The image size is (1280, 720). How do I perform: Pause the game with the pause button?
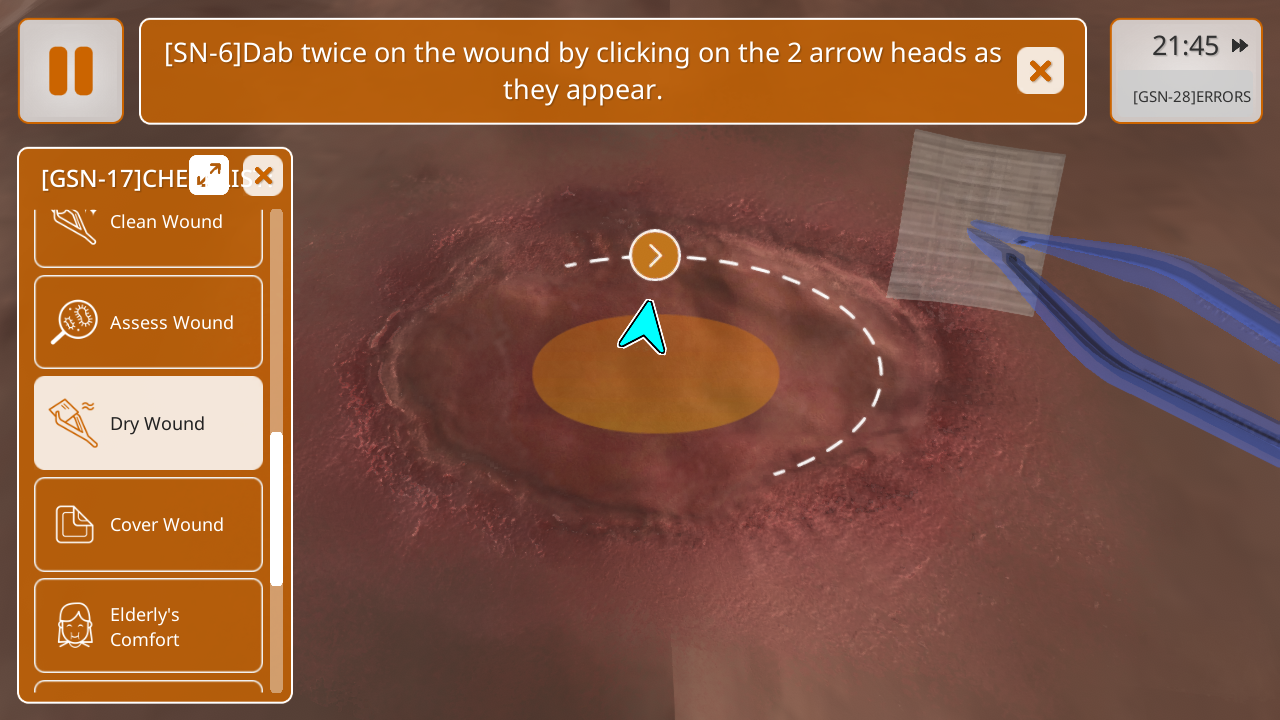pos(71,71)
